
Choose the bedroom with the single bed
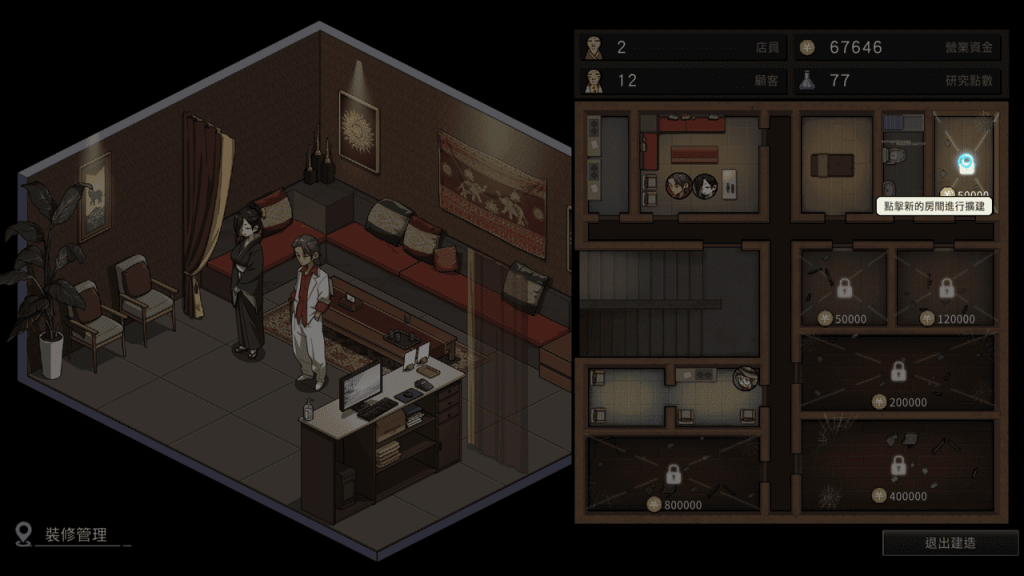point(836,162)
